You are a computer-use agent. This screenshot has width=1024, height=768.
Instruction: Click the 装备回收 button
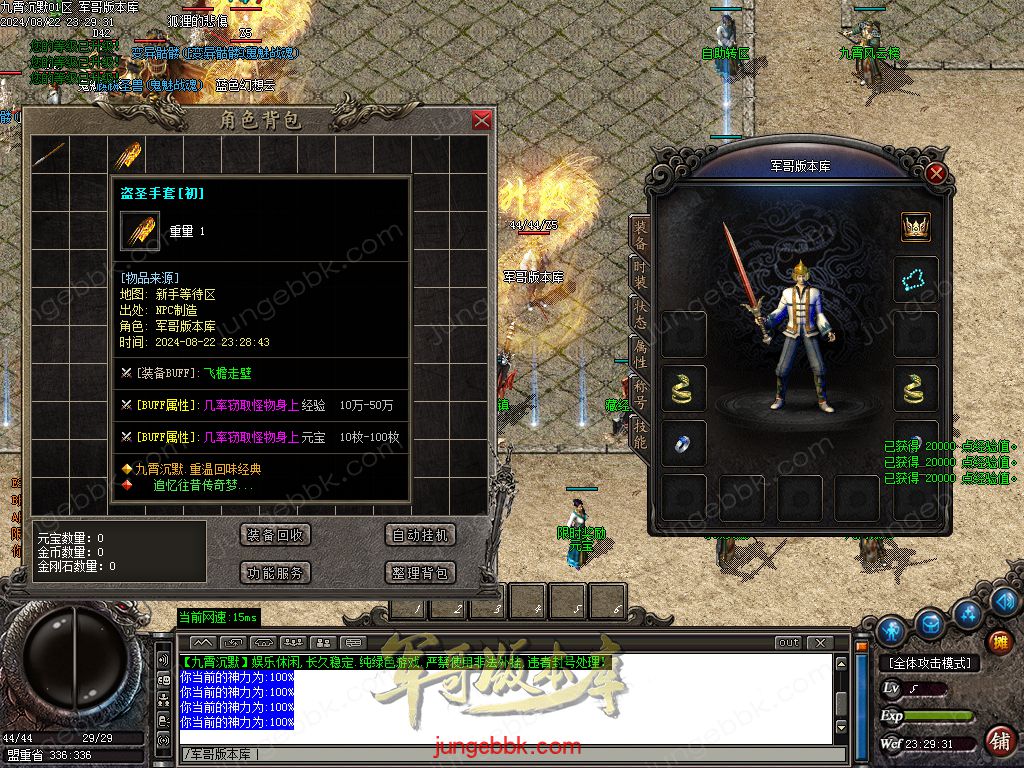[275, 535]
